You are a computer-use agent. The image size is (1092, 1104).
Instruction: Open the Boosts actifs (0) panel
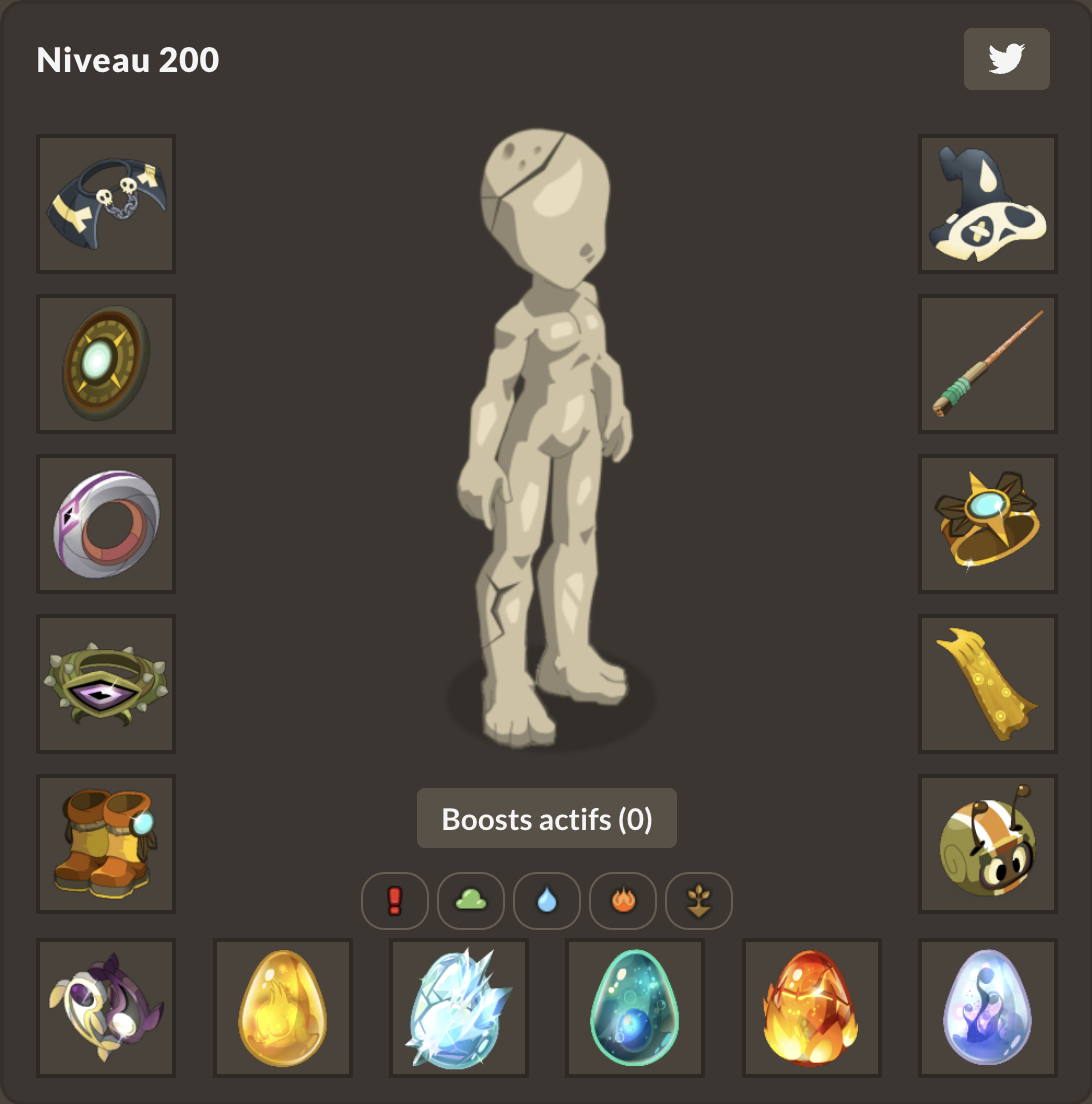tap(547, 819)
